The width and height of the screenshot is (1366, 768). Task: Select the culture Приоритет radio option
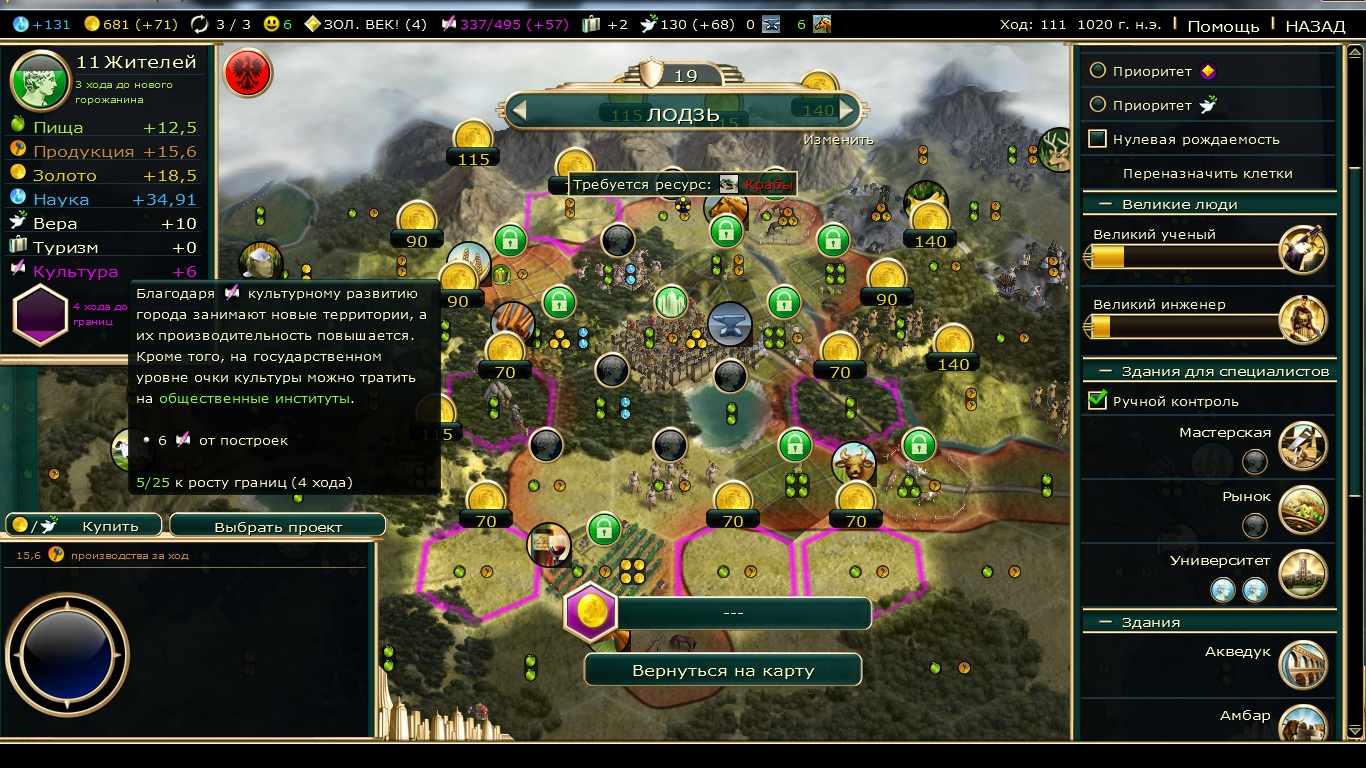pos(1098,71)
